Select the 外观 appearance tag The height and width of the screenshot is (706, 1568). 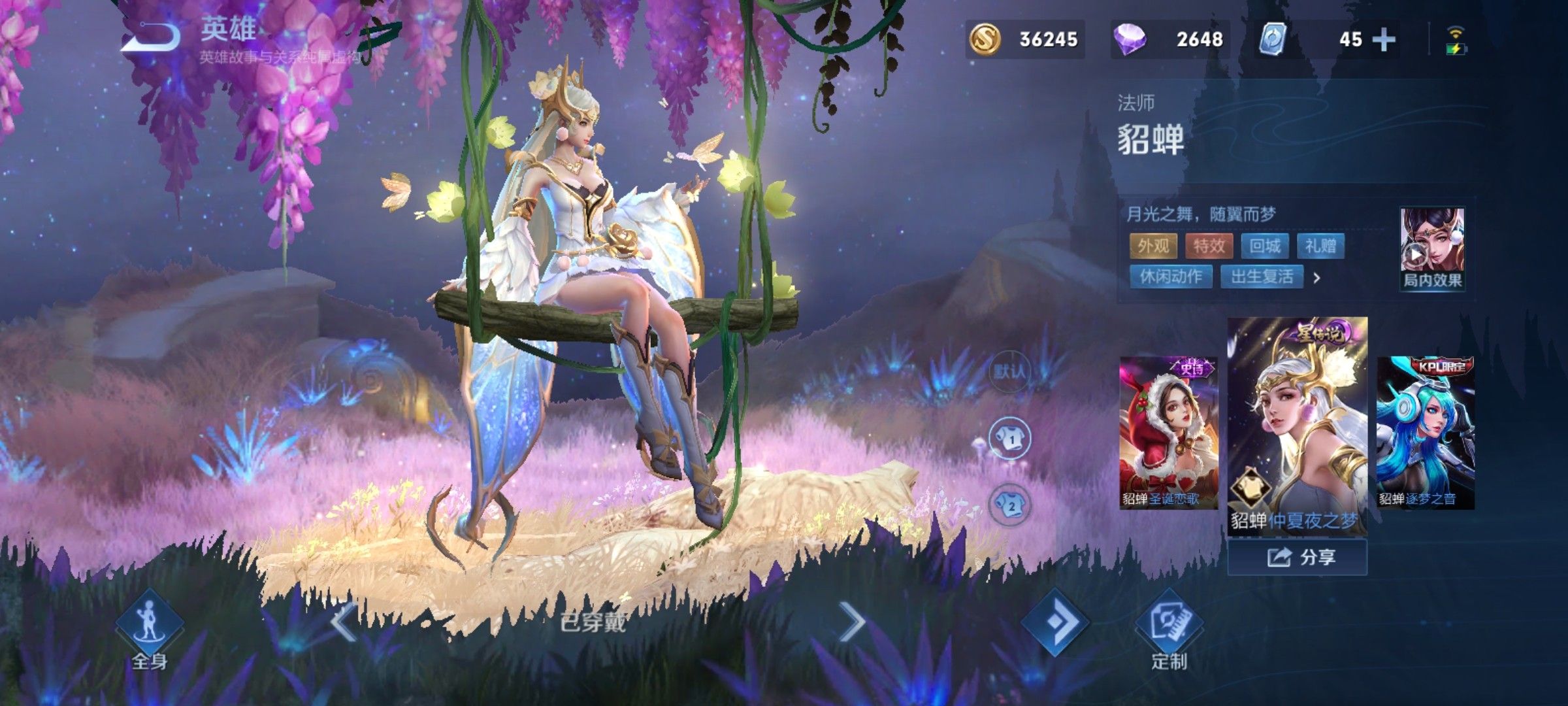click(x=1153, y=246)
